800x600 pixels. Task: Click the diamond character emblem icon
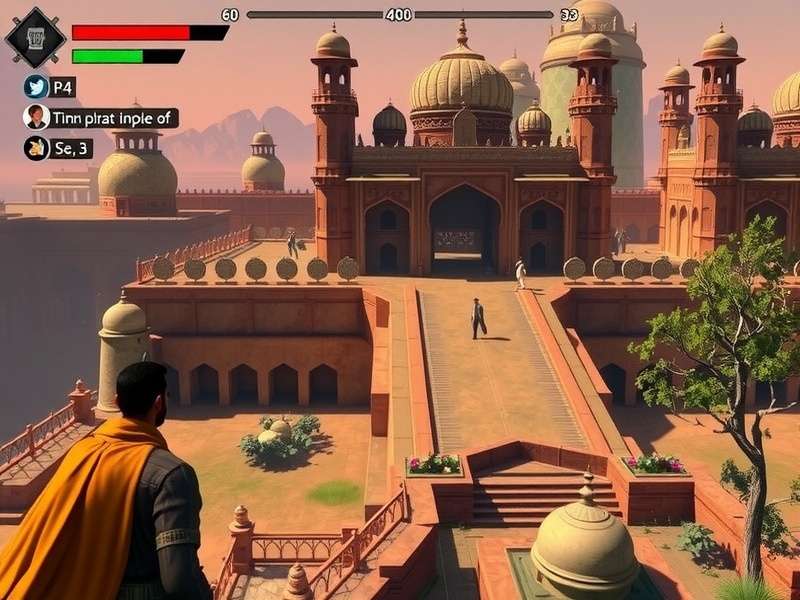[35, 37]
